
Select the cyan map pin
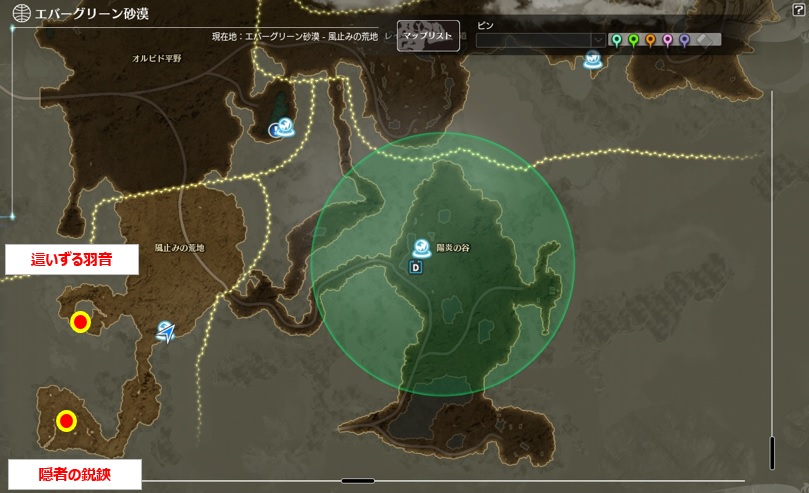[x=616, y=40]
